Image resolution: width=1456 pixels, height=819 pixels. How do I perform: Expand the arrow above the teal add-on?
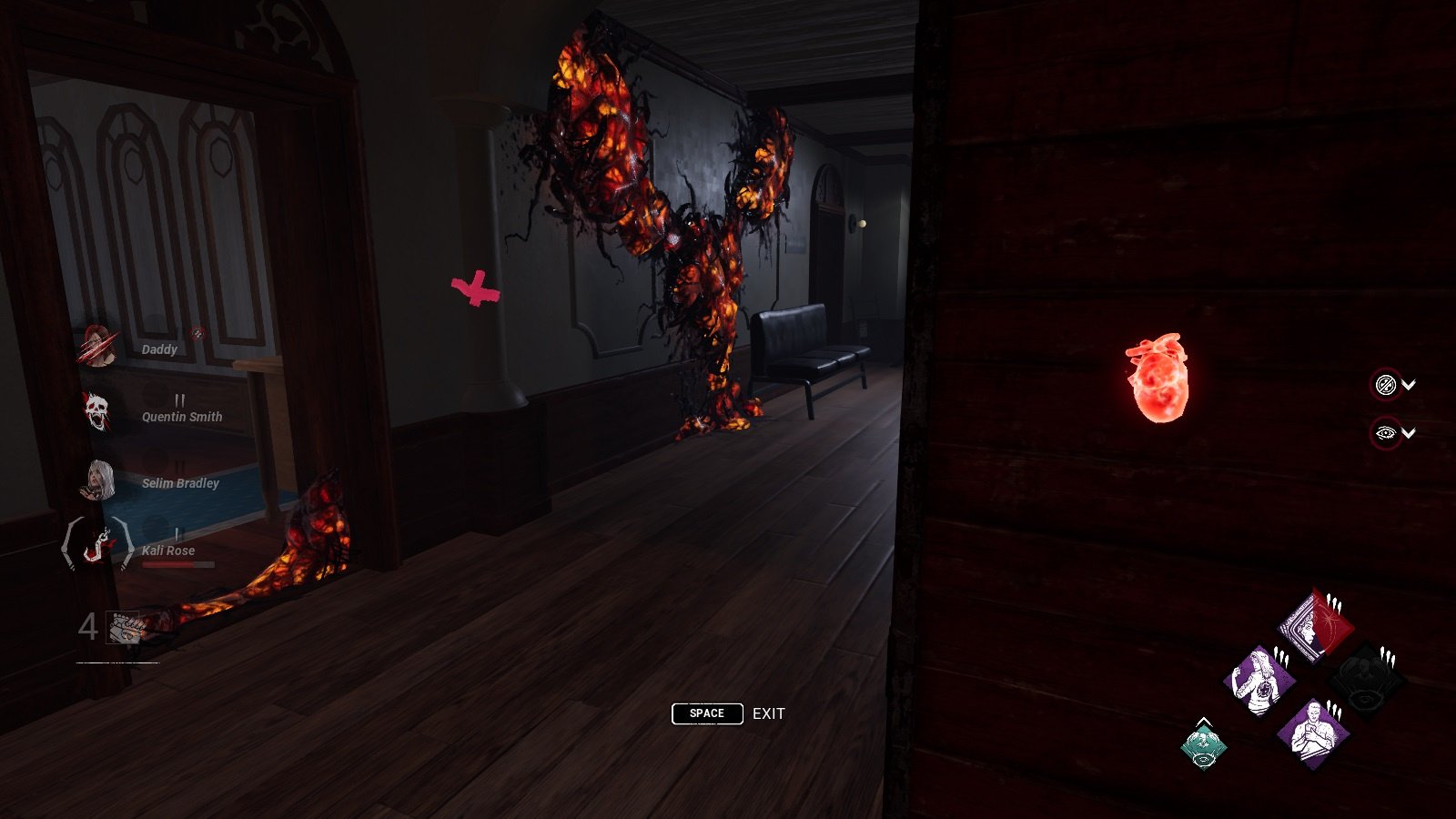1204,721
